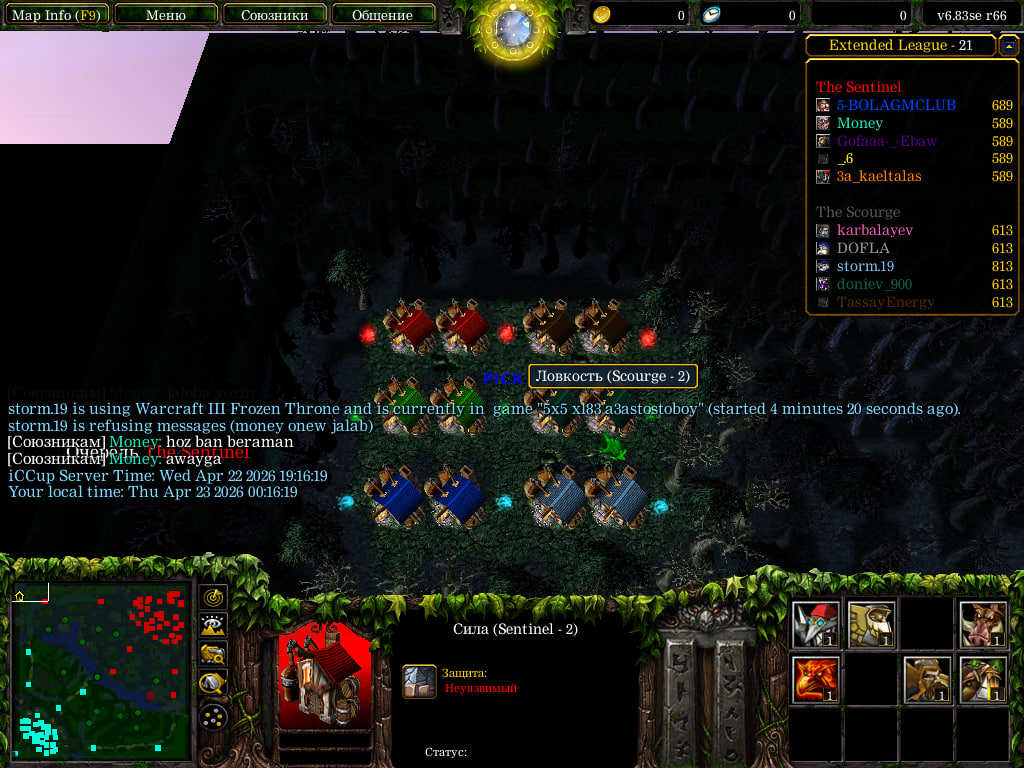
Task: Open the Союзники allies panel
Action: tap(274, 15)
